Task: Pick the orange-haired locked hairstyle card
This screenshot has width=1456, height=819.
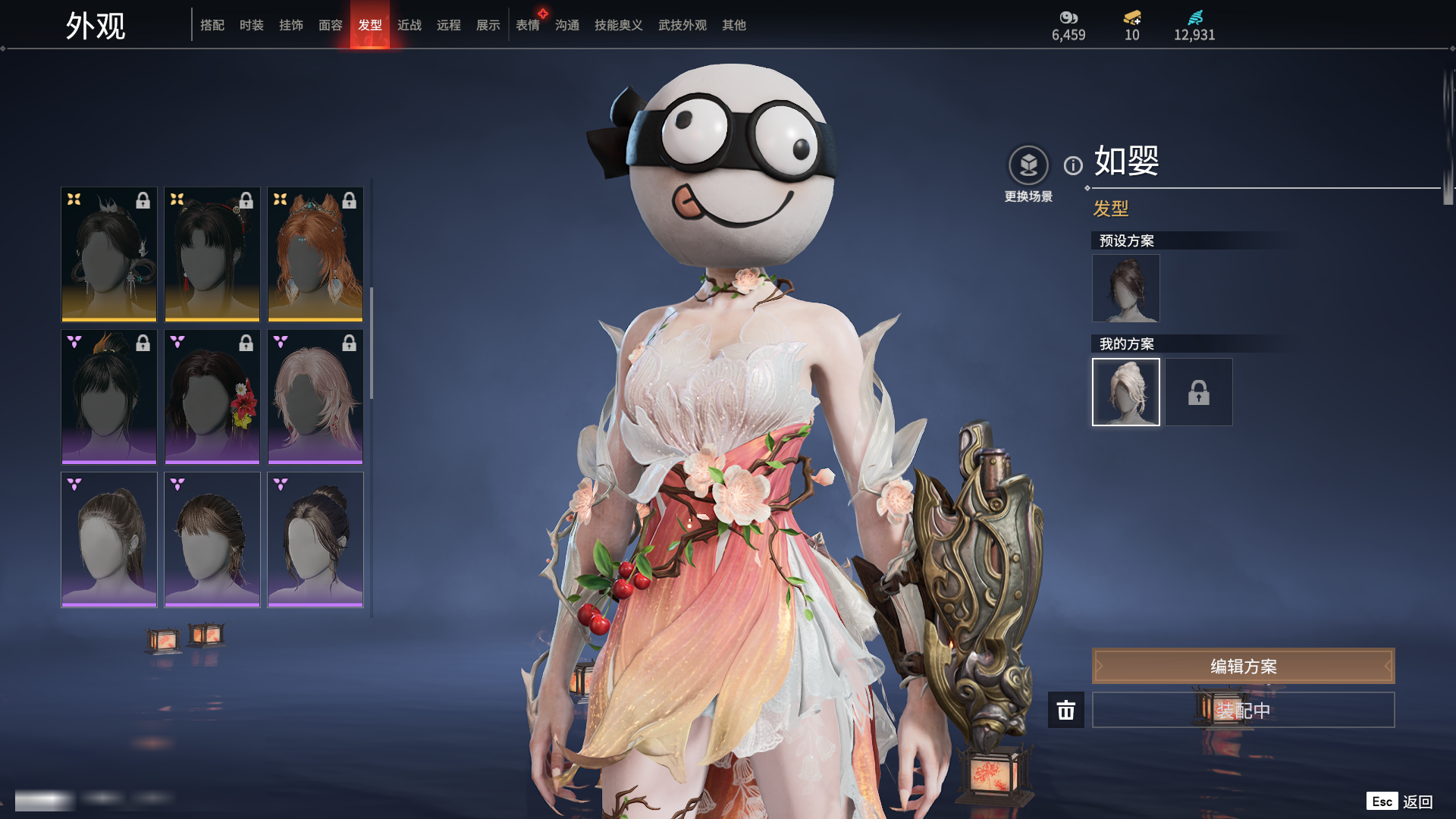Action: coord(315,254)
